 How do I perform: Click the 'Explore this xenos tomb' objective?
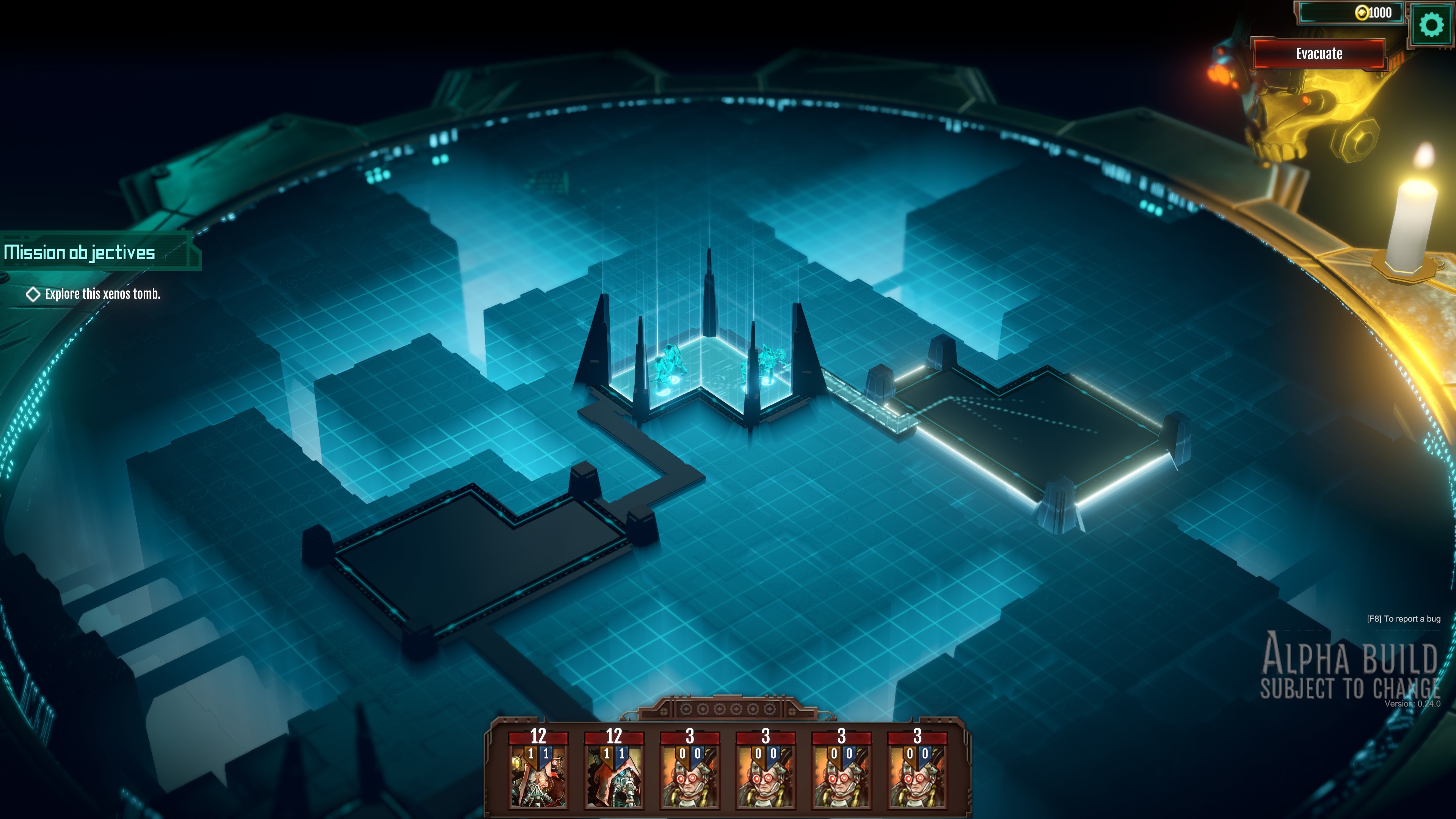tap(102, 294)
